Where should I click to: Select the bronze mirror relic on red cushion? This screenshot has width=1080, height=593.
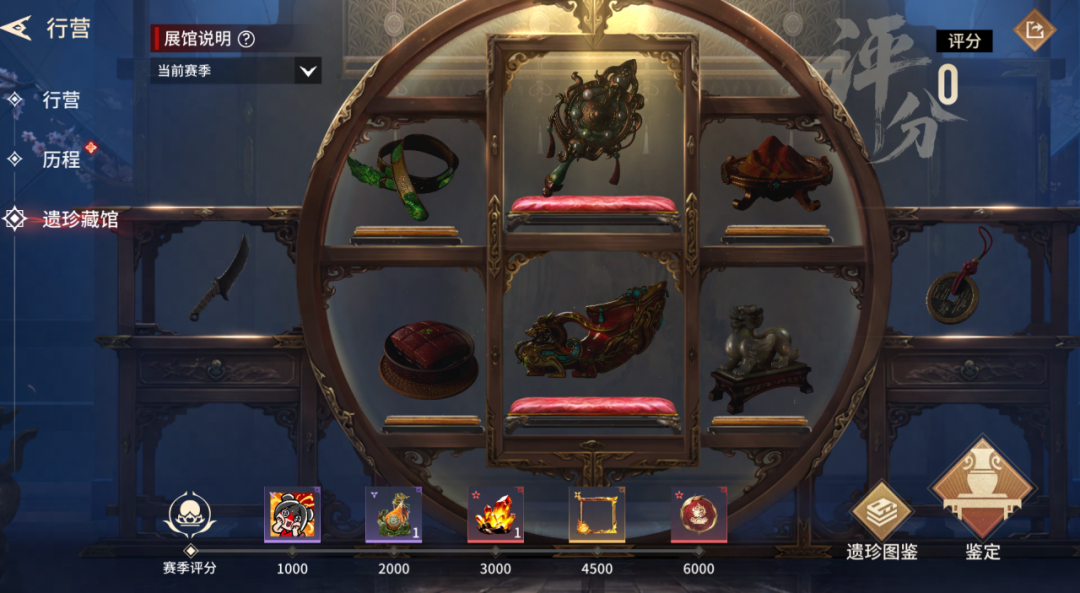click(591, 125)
